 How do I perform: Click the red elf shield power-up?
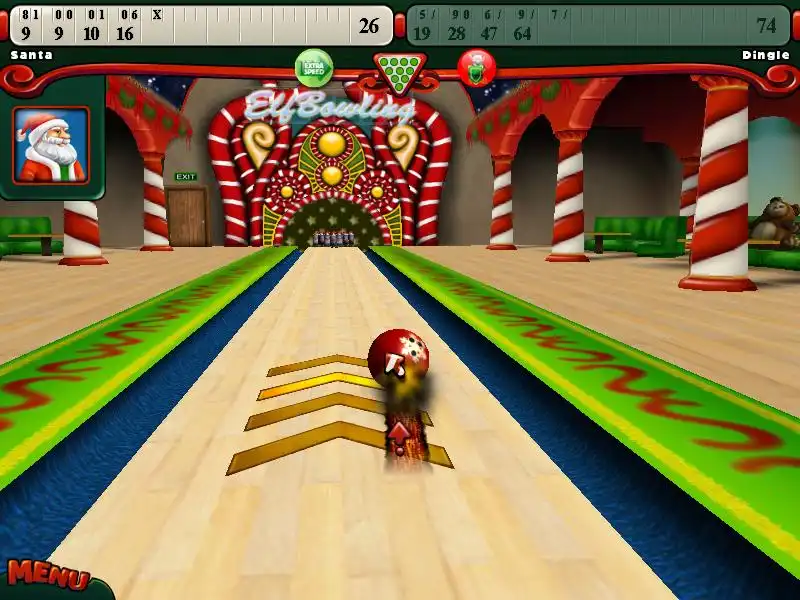477,68
